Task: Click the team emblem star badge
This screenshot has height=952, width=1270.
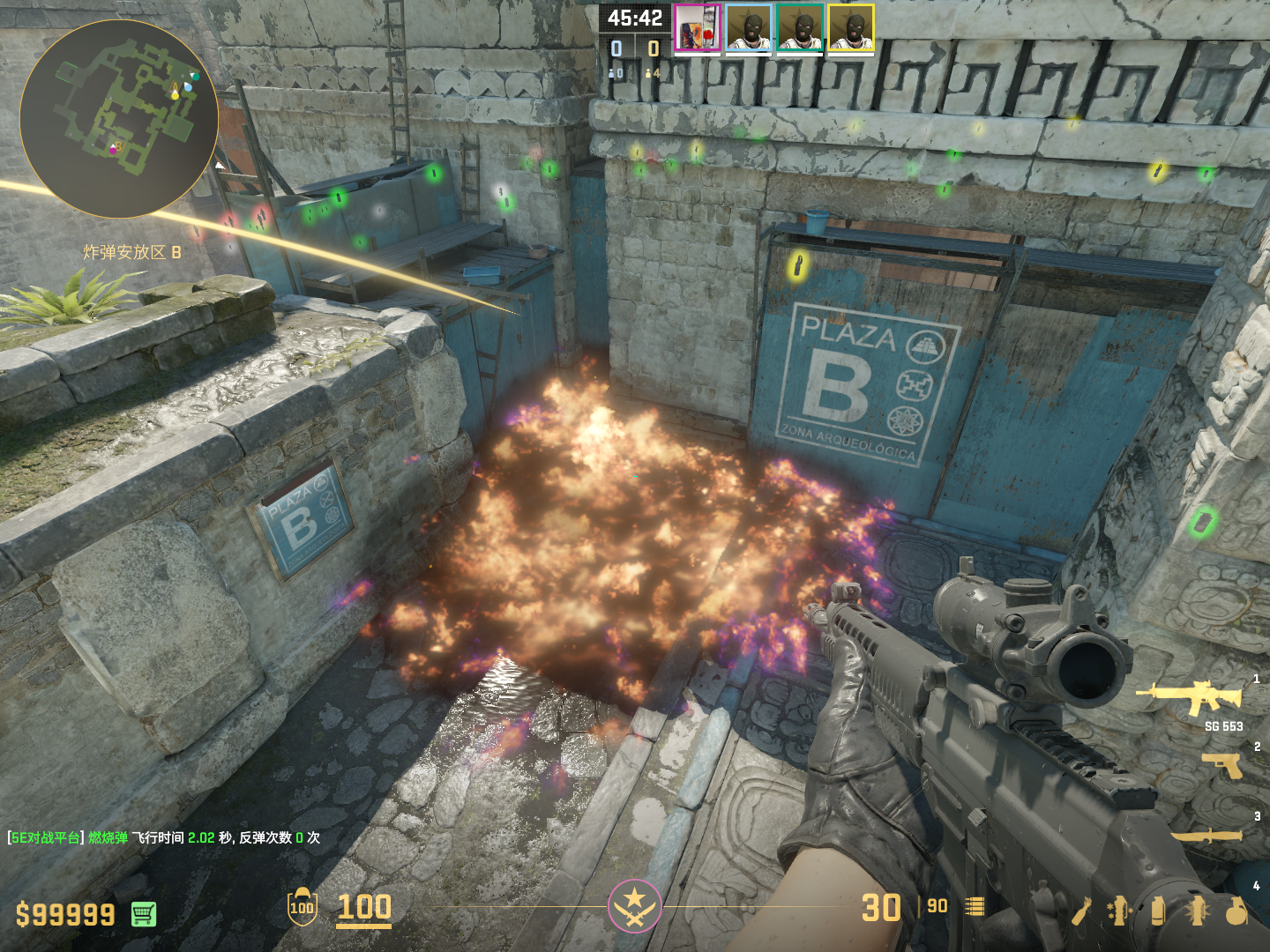Action: point(634,905)
